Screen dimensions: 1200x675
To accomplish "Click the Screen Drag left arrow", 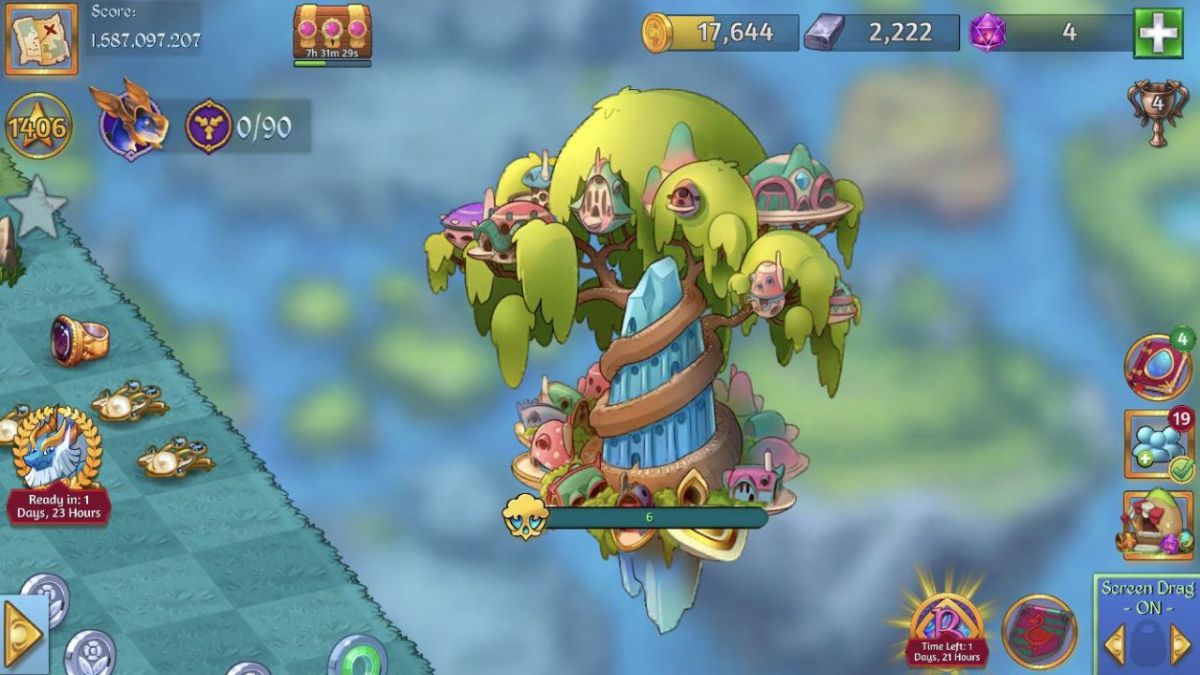I will pyautogui.click(x=1114, y=644).
